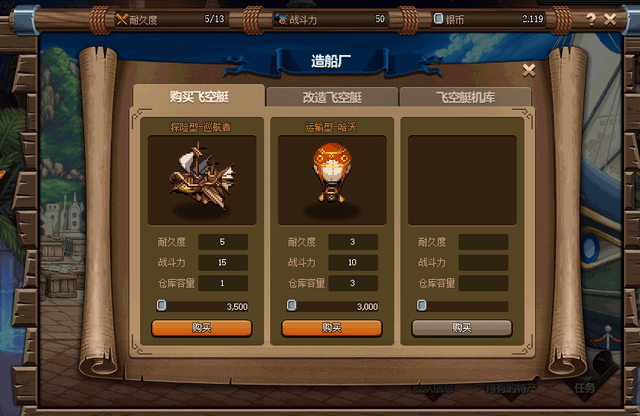The height and width of the screenshot is (416, 640).
Task: Open help with the question mark button
Action: [591, 18]
